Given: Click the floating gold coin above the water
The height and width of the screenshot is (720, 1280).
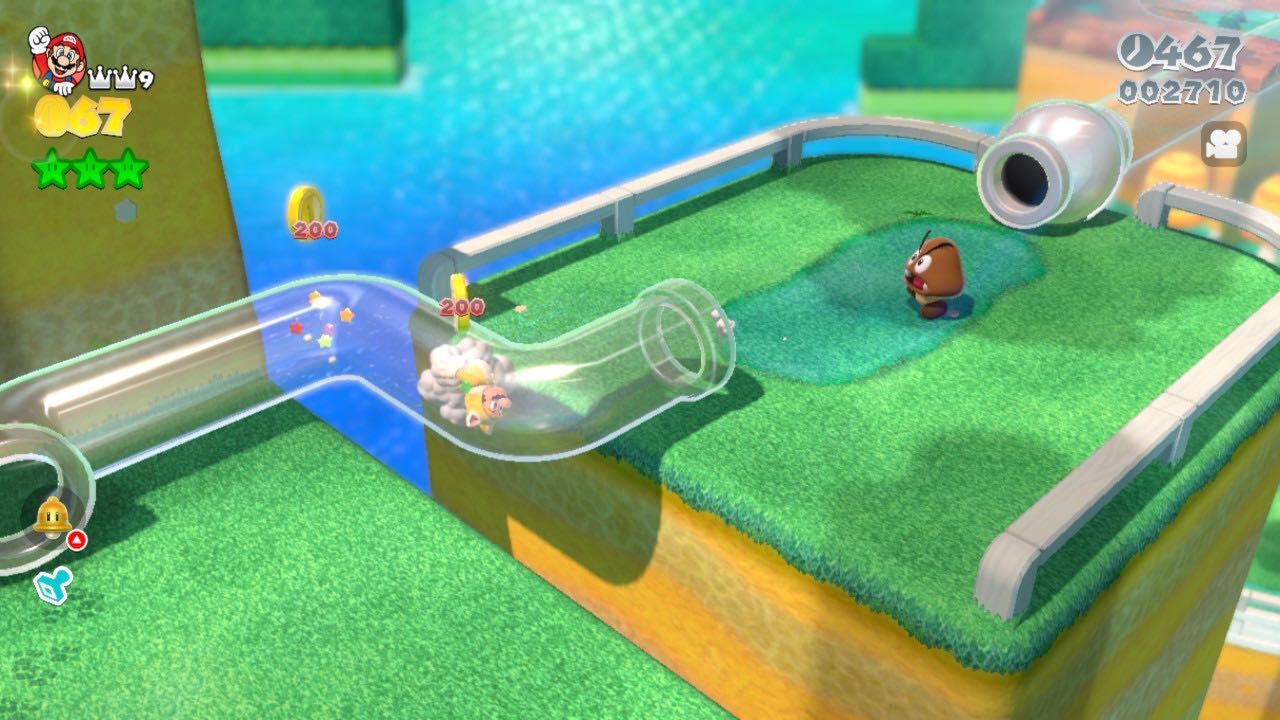Looking at the screenshot, I should click(310, 202).
